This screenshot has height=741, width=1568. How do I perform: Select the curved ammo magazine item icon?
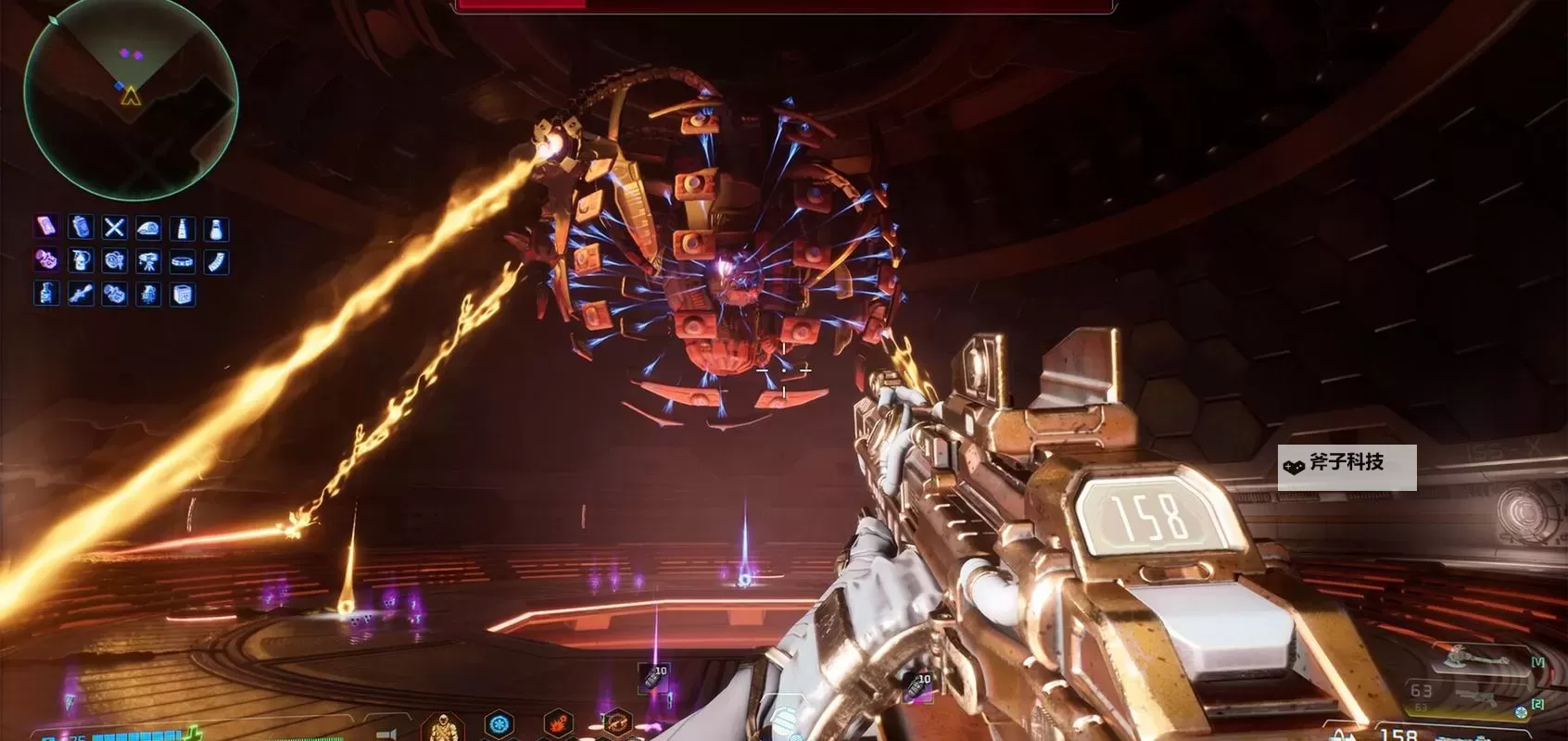[216, 261]
